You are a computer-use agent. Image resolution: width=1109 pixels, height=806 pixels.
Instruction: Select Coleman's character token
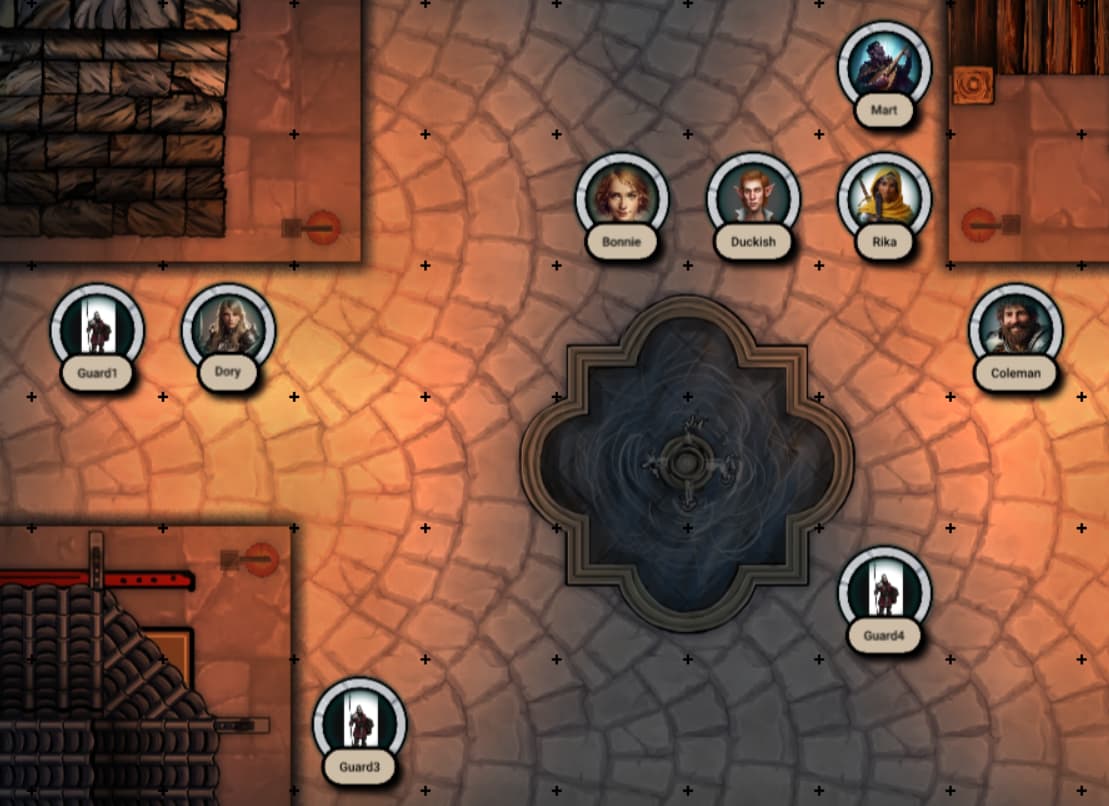(x=1015, y=330)
